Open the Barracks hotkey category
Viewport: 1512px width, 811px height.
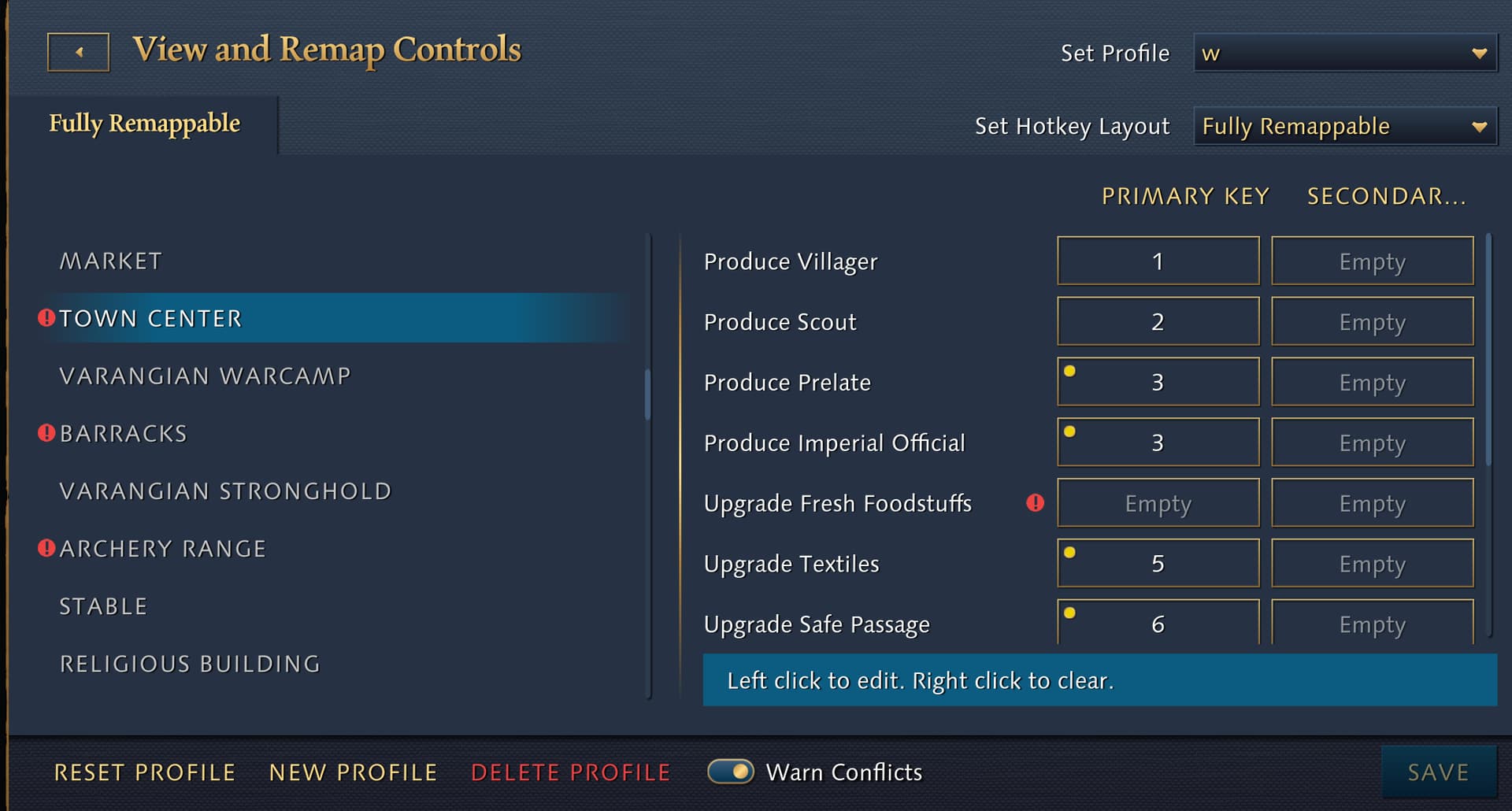pyautogui.click(x=124, y=434)
